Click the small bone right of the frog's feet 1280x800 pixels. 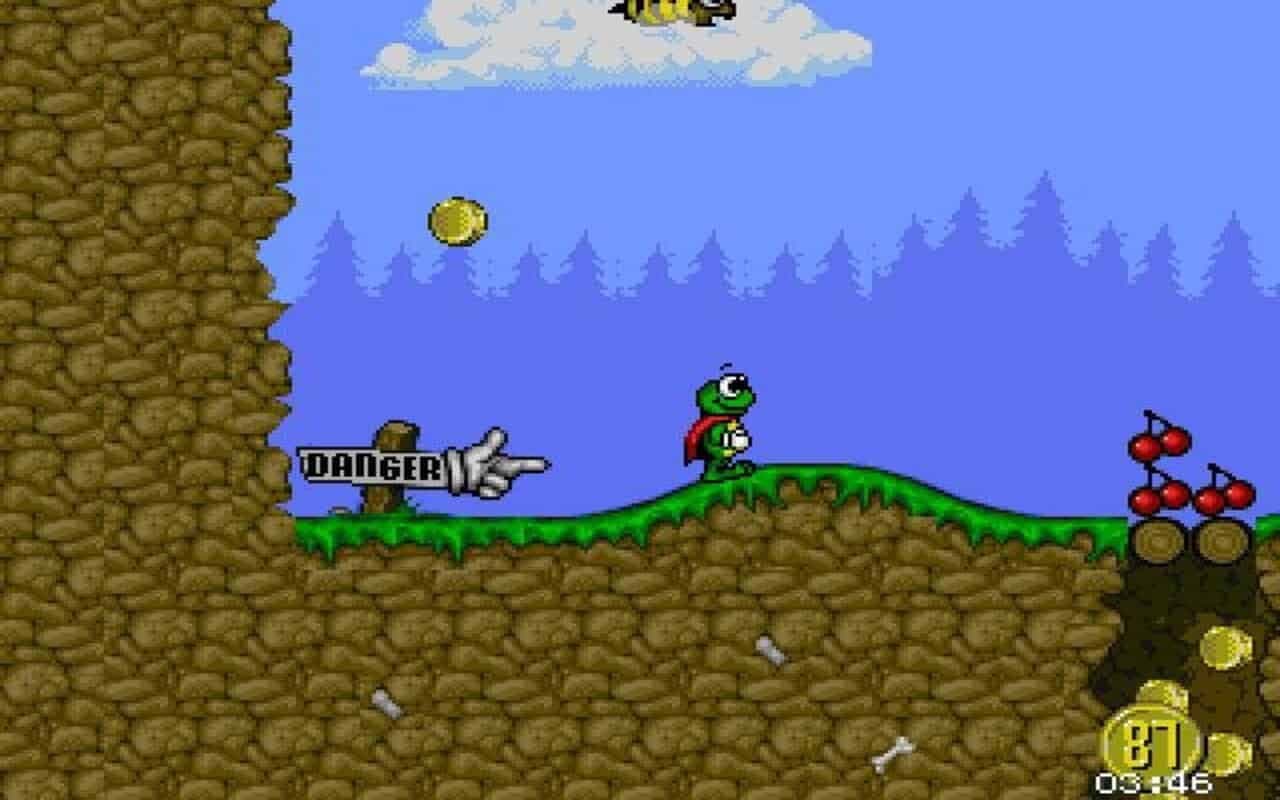[x=770, y=650]
